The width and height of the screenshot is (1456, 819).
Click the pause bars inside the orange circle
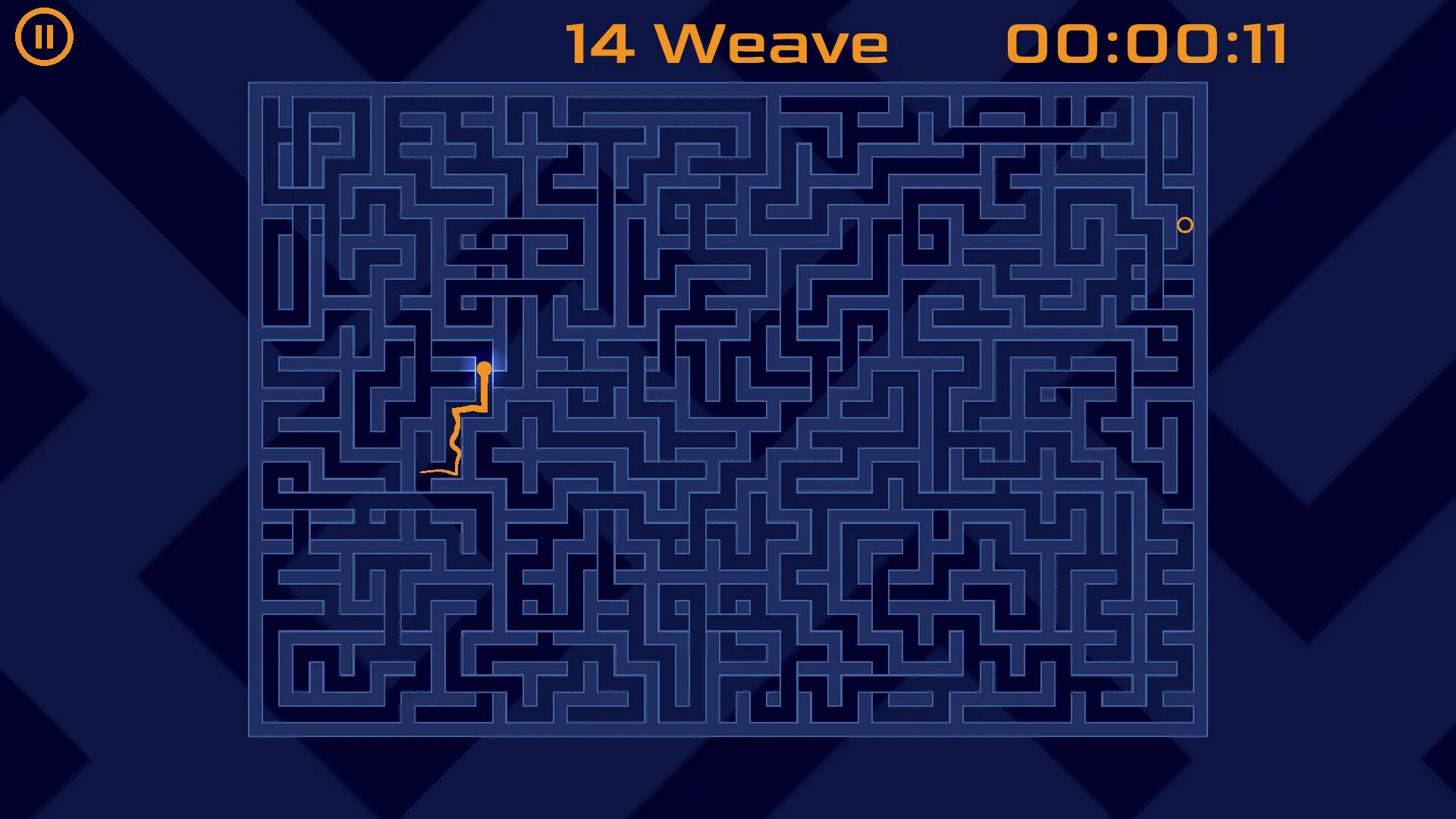(45, 38)
